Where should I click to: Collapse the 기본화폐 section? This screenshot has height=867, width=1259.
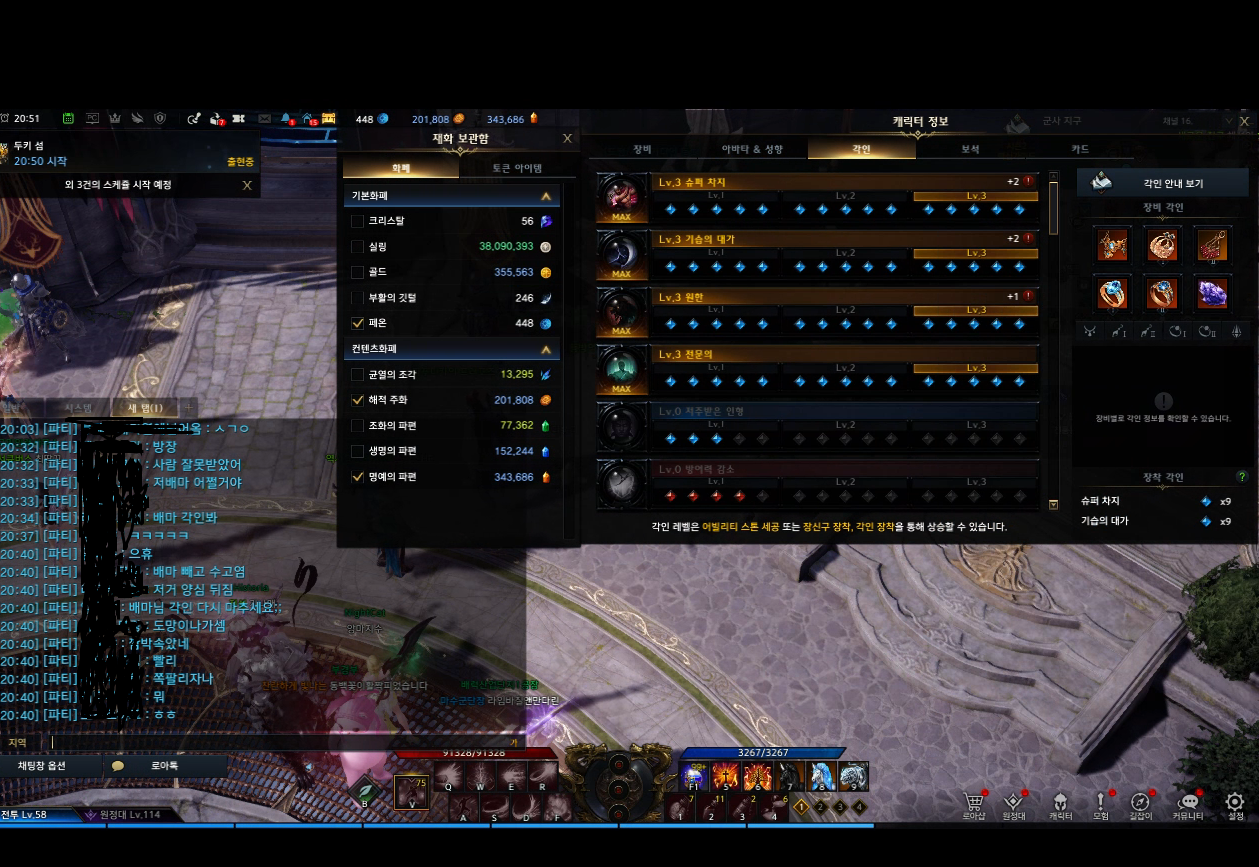click(x=545, y=197)
